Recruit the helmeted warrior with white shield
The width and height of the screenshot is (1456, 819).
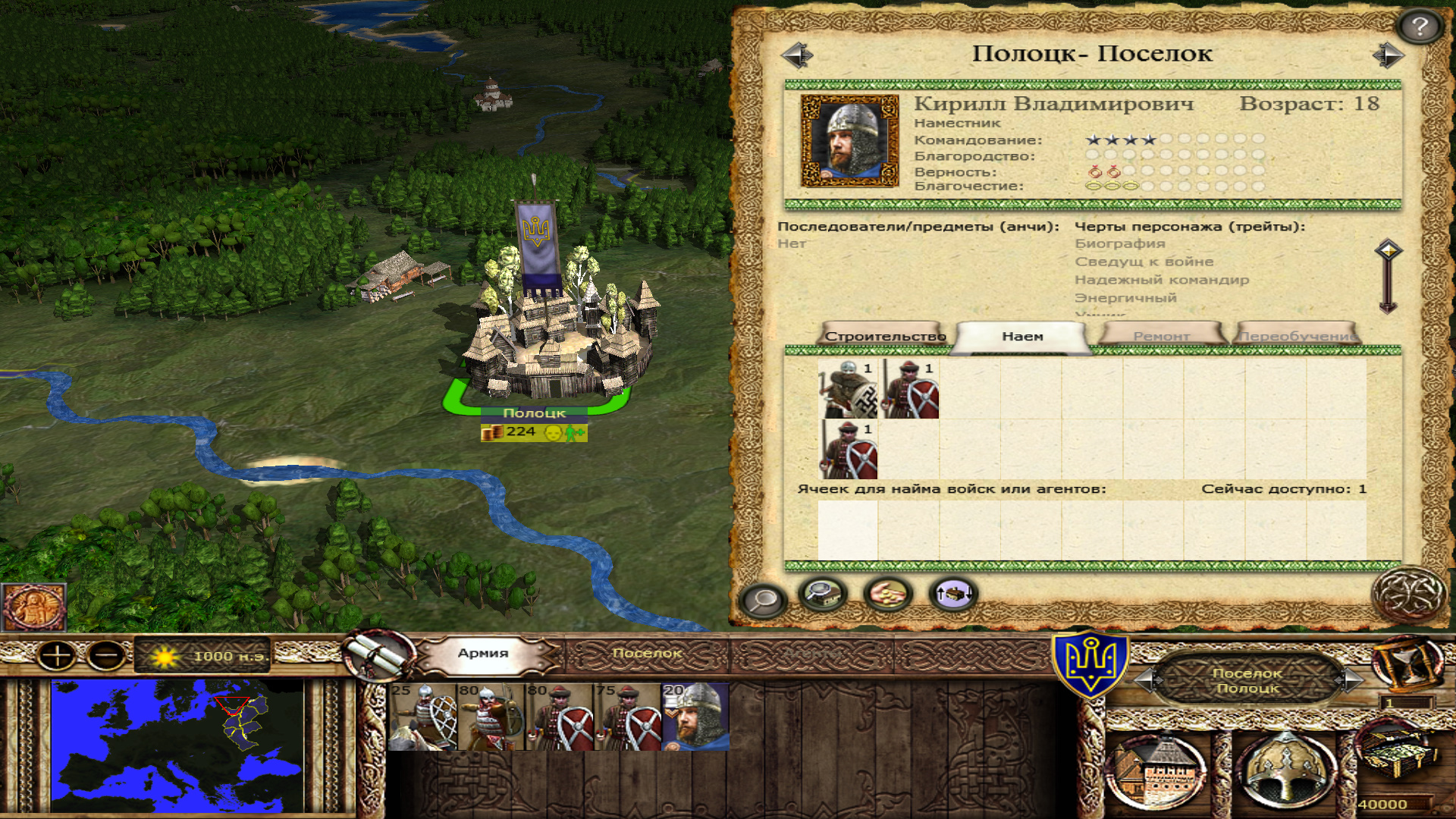pos(848,389)
